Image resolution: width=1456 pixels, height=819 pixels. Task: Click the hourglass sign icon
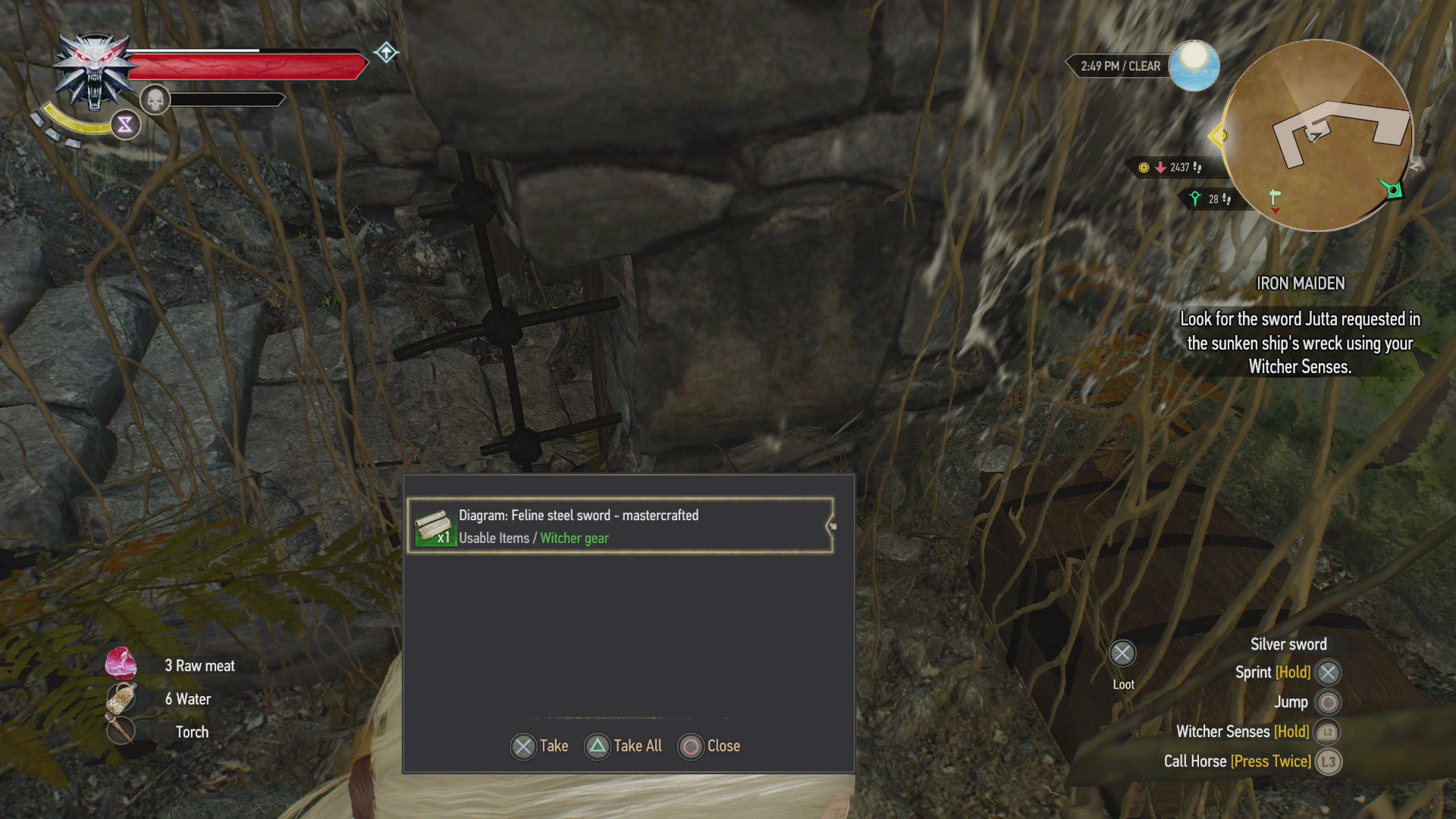pos(126,125)
